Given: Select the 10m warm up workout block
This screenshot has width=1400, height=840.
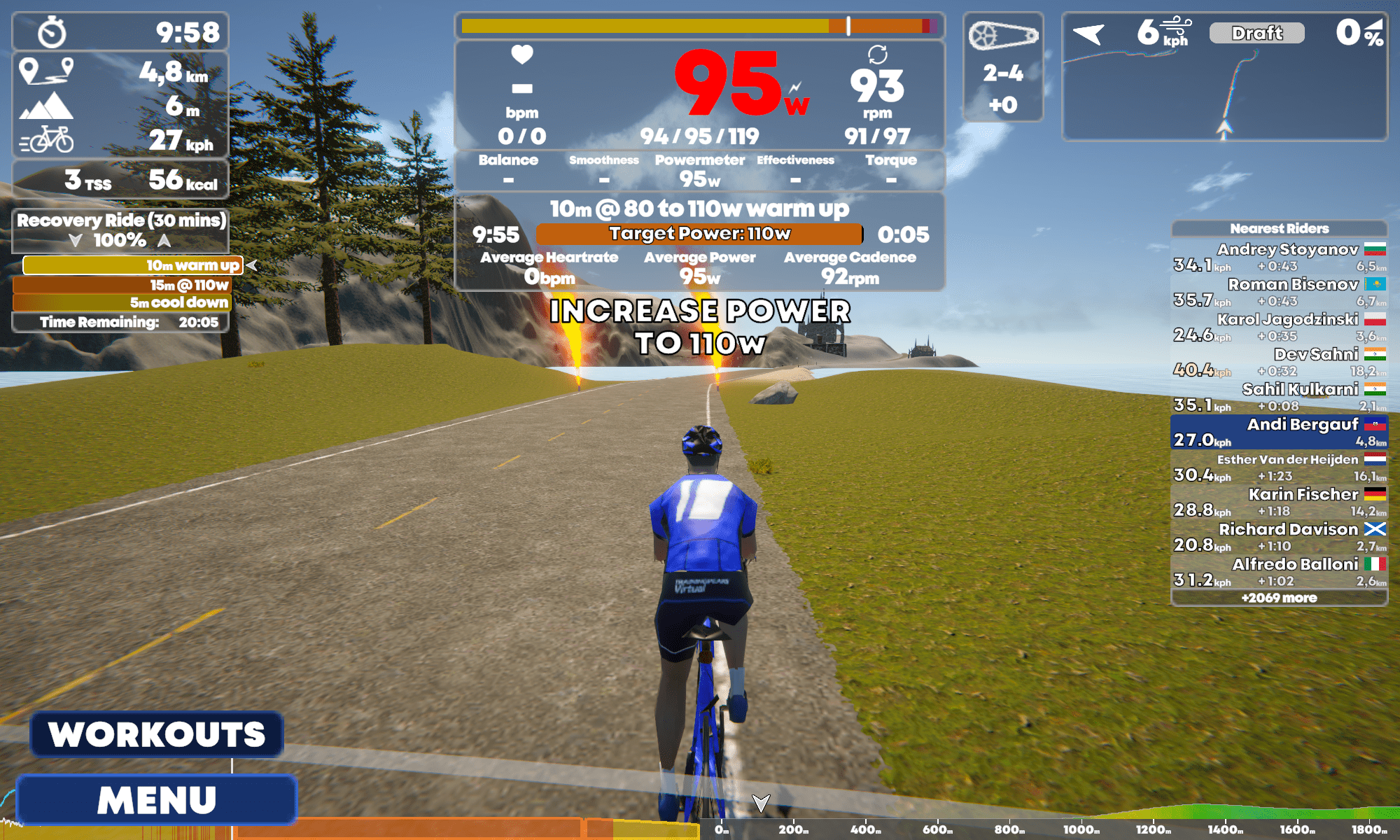Looking at the screenshot, I should click(x=133, y=265).
